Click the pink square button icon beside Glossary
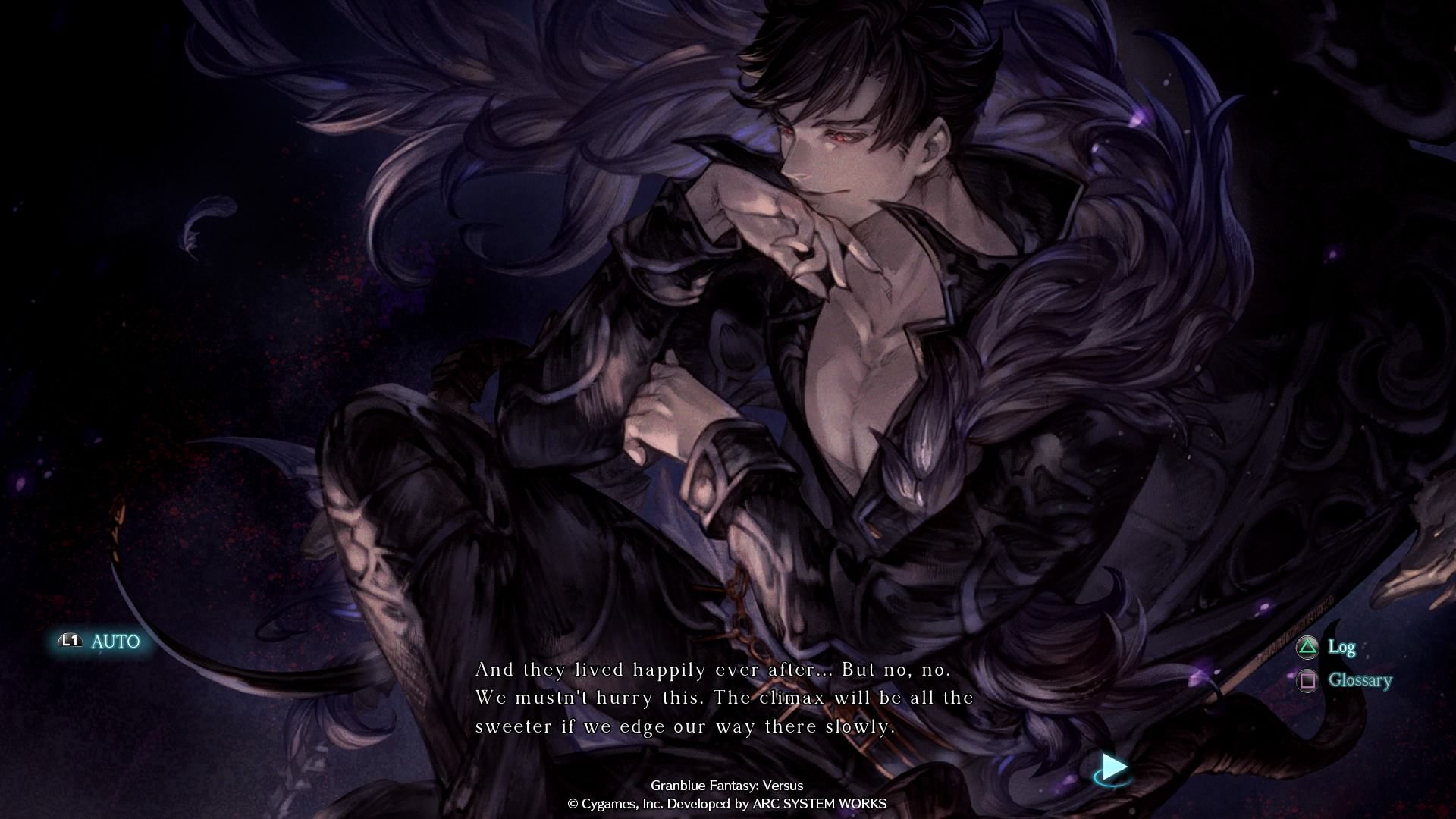Screen dimensions: 1456x819 point(1307,681)
